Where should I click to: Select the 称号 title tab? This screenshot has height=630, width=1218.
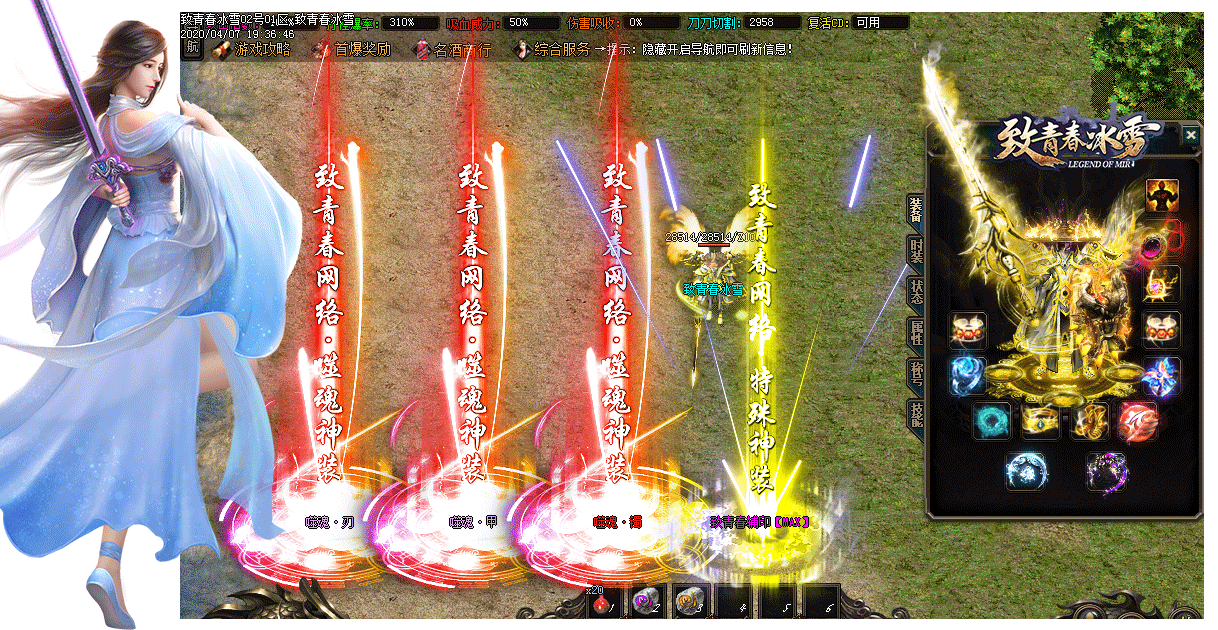click(x=915, y=374)
